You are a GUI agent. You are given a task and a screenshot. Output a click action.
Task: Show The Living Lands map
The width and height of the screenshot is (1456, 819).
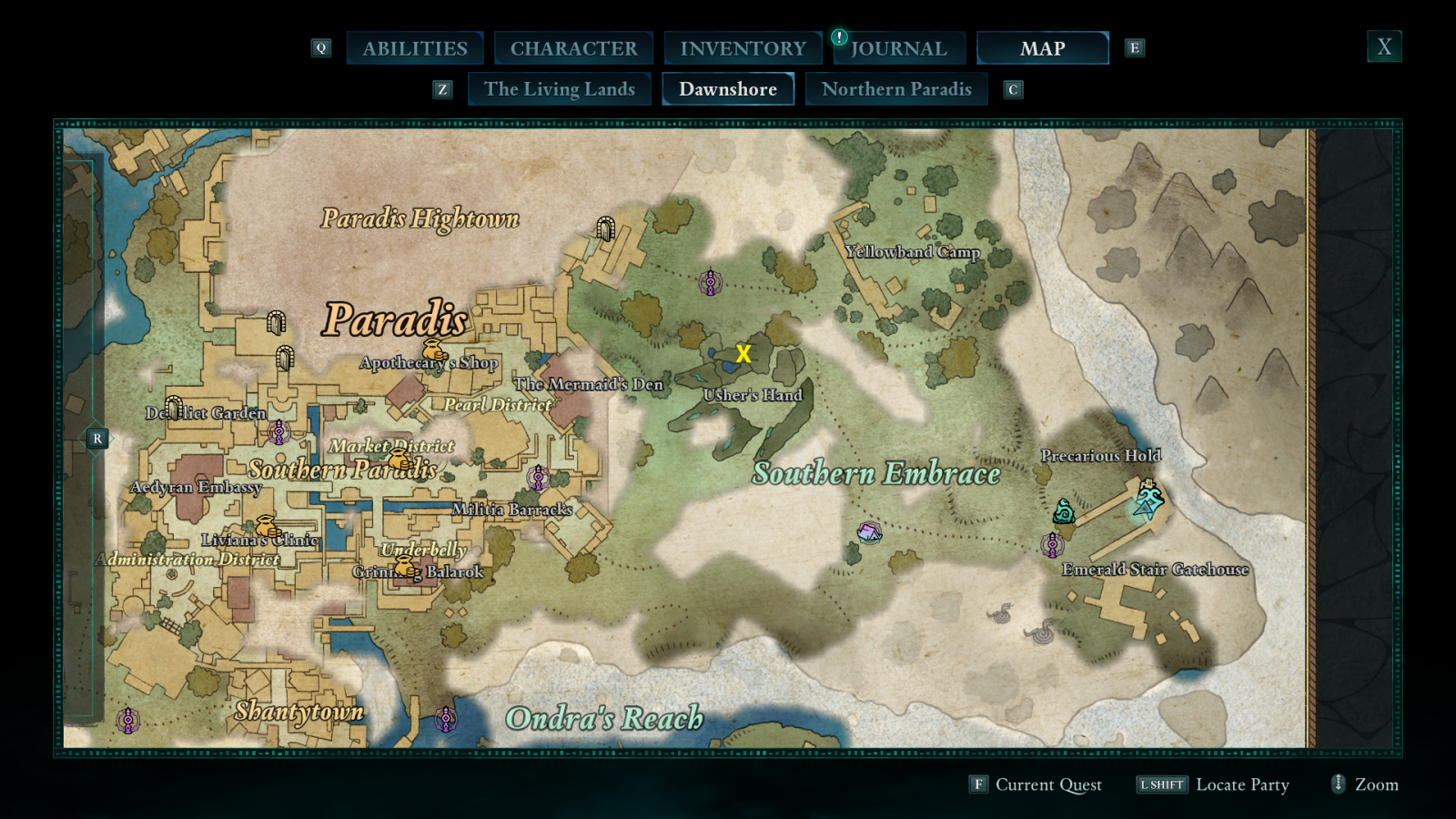click(559, 89)
